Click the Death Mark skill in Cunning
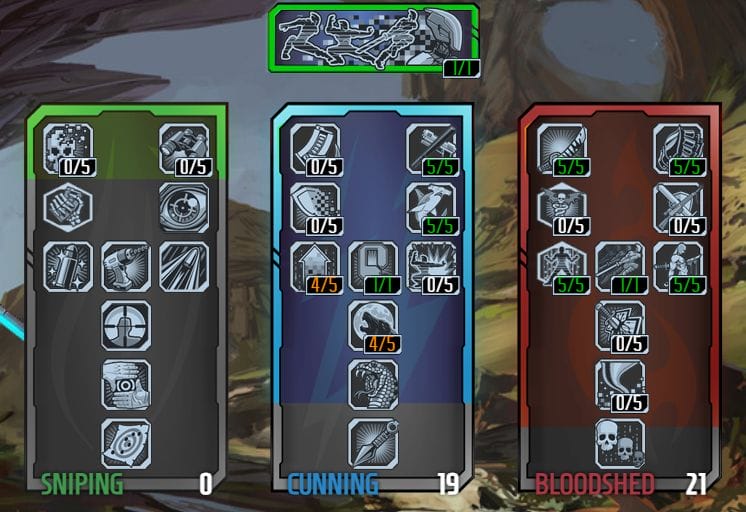This screenshot has height=512, width=746. (x=373, y=266)
